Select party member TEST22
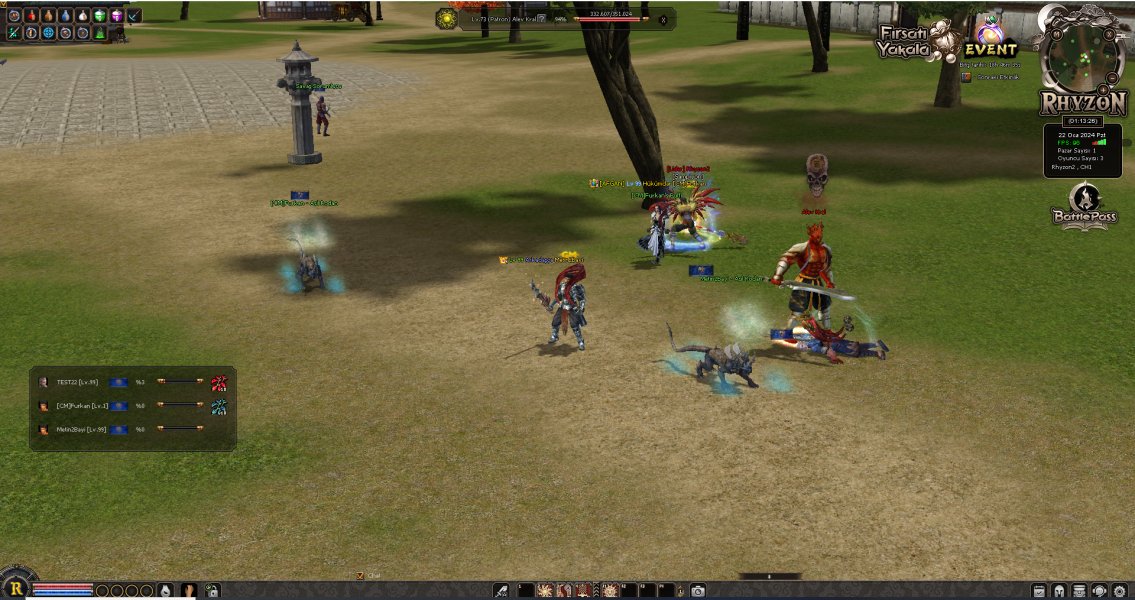The height and width of the screenshot is (600, 1135). [x=77, y=382]
